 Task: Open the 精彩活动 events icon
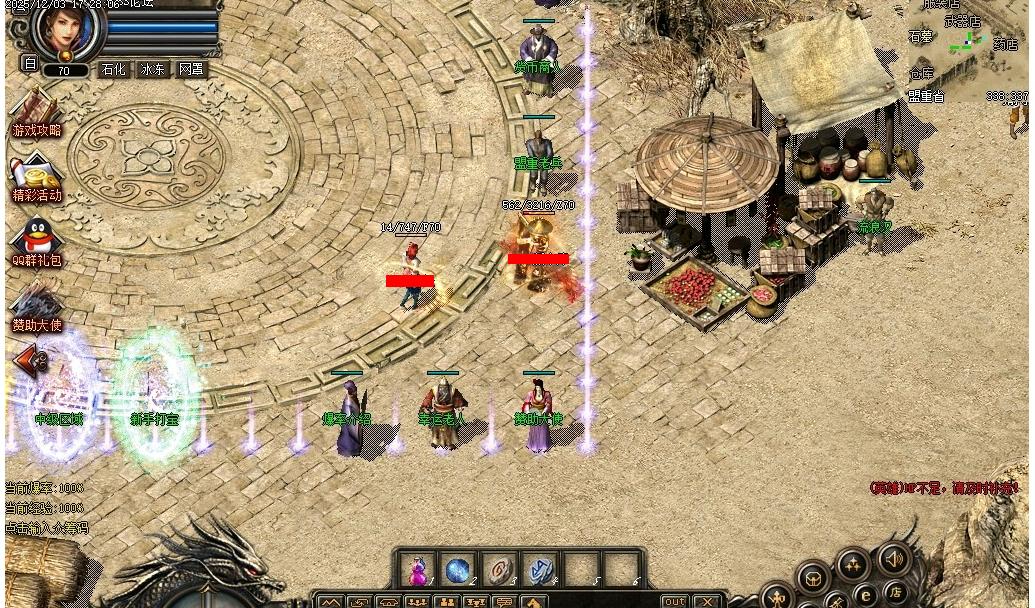click(36, 177)
